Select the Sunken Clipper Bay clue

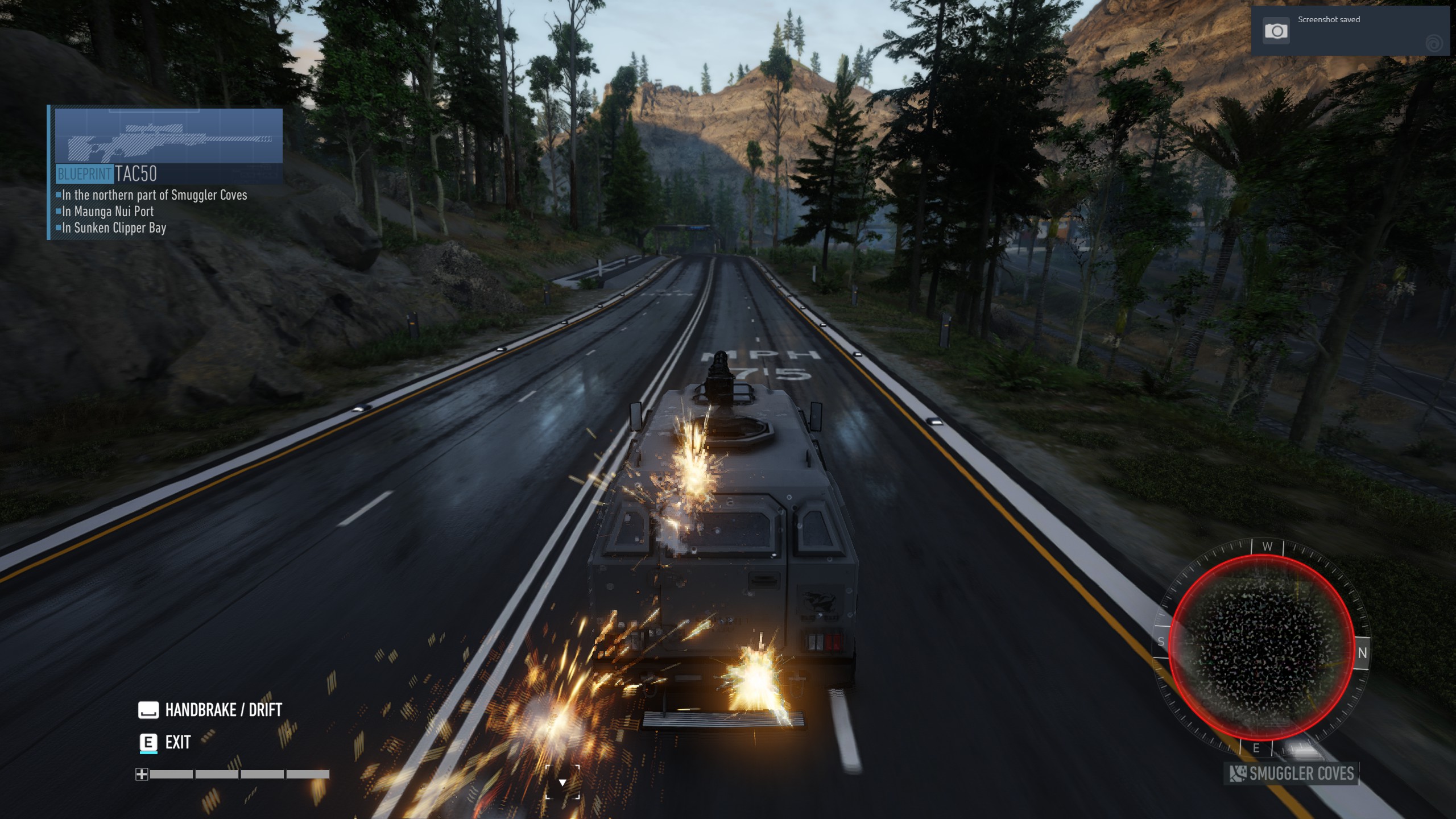pyautogui.click(x=114, y=228)
